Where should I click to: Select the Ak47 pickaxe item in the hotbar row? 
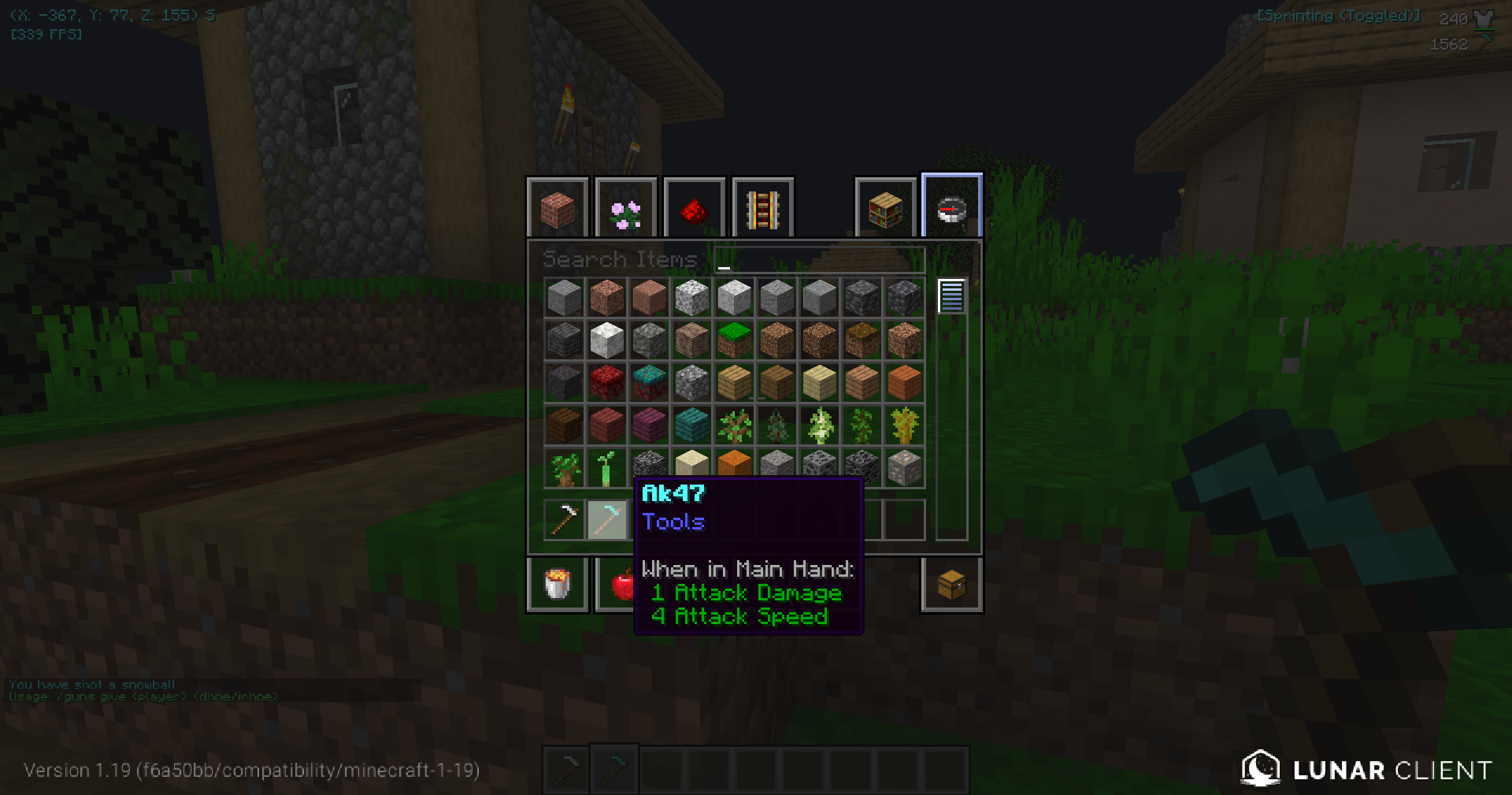606,520
